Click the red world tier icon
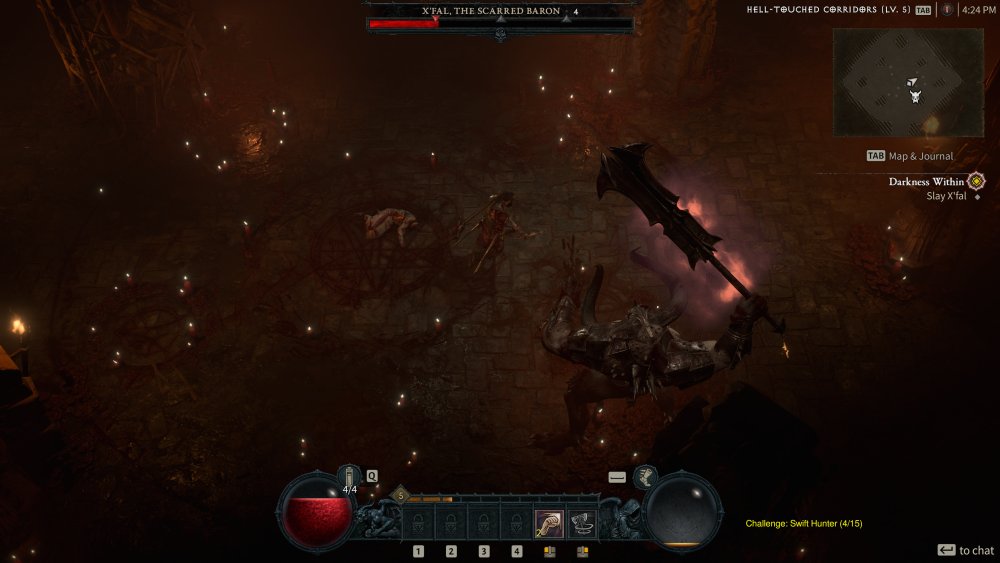 (946, 10)
